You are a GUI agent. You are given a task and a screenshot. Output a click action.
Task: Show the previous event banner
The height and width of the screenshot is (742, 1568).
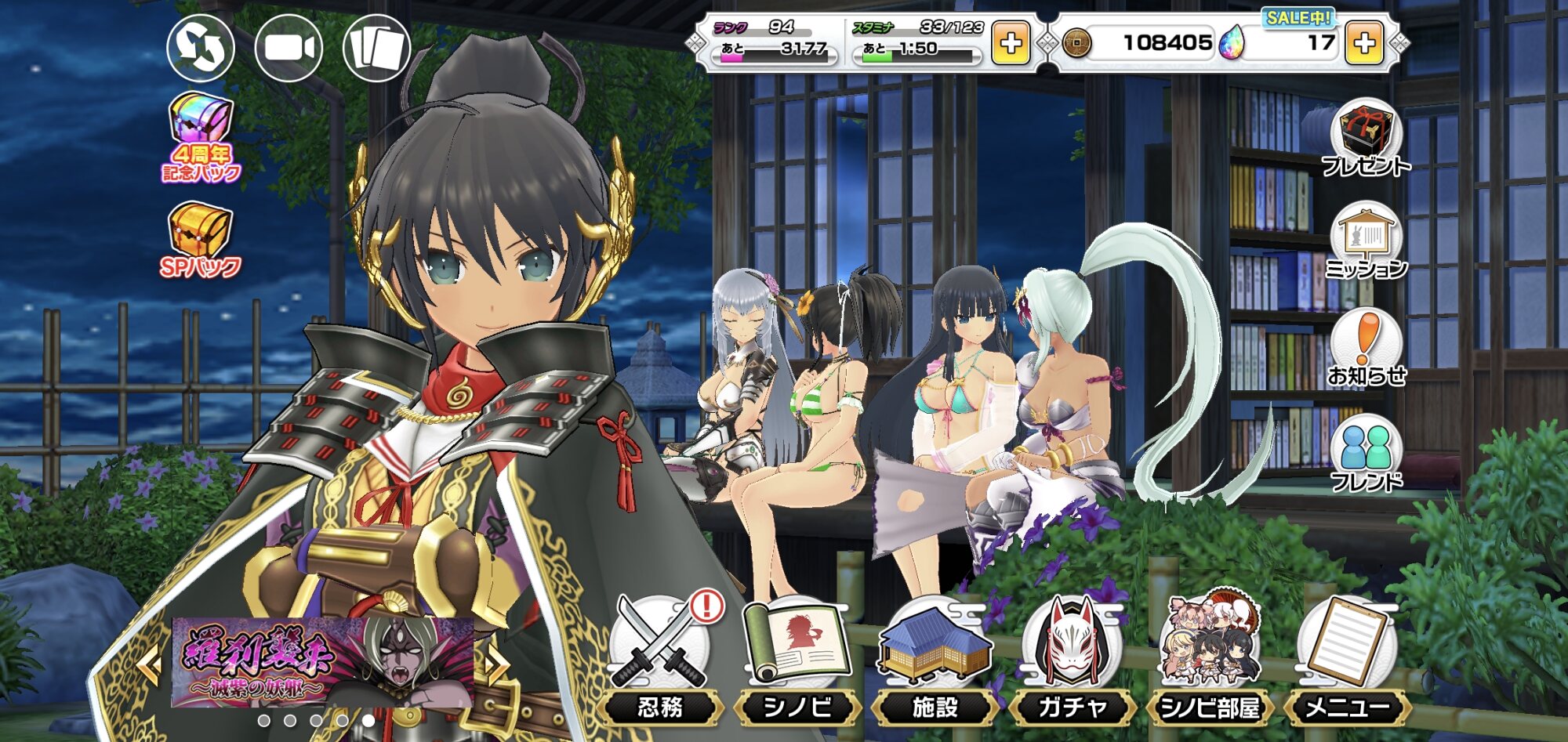(150, 664)
